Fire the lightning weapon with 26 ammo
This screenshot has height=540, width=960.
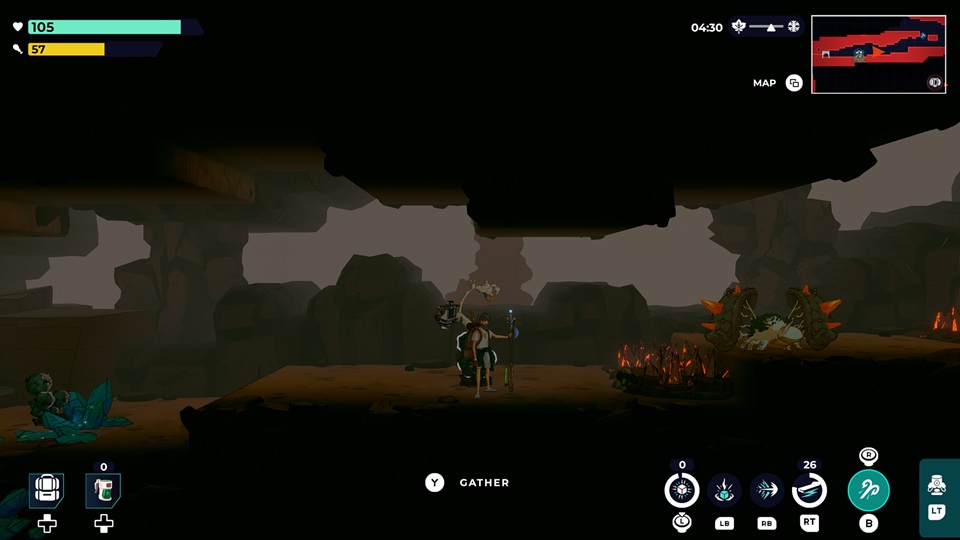click(x=809, y=490)
